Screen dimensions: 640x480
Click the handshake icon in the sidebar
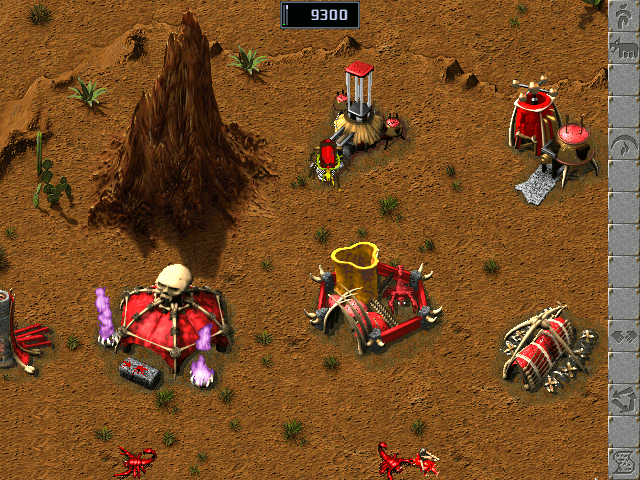click(x=622, y=338)
